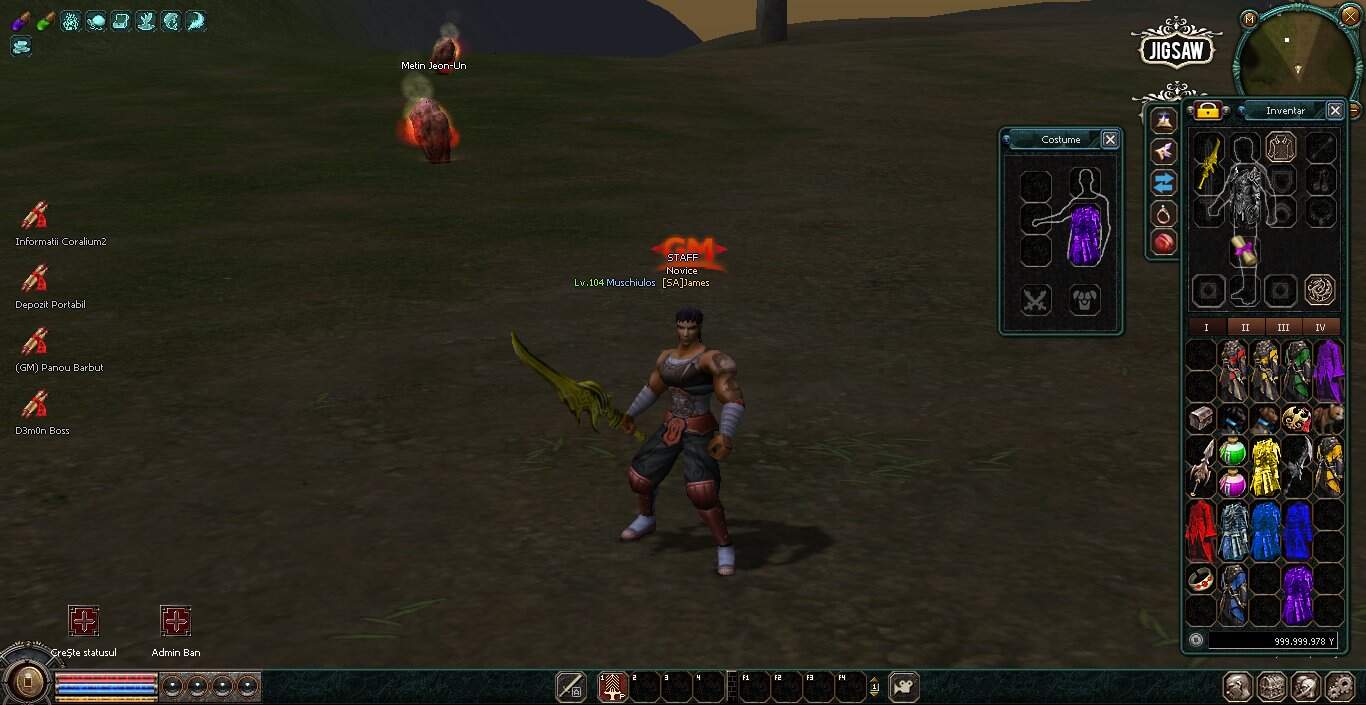This screenshot has width=1366, height=705.
Task: Click the blue swap arrows side button
Action: point(1163,182)
